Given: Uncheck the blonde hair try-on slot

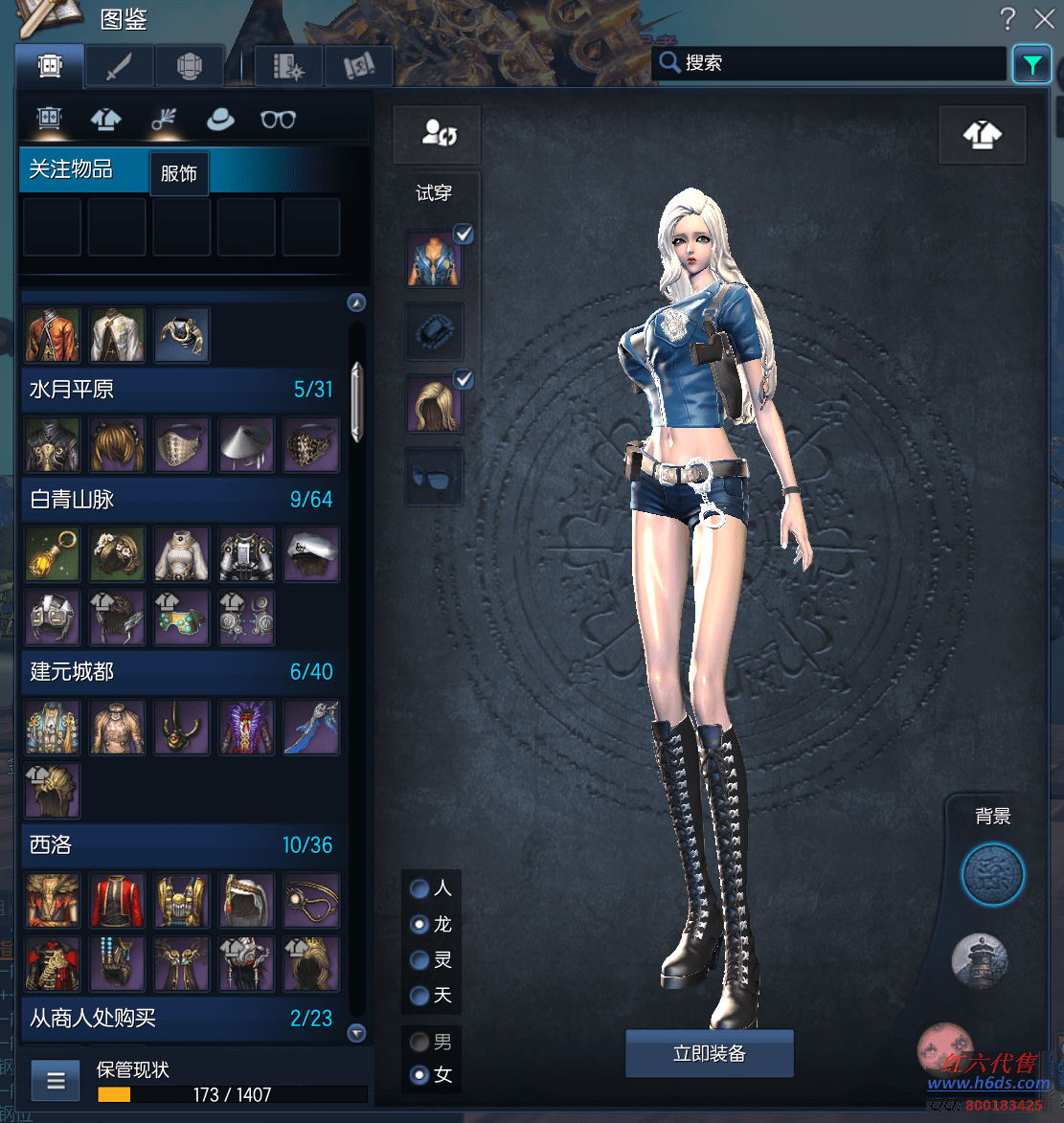Looking at the screenshot, I should pos(464,380).
